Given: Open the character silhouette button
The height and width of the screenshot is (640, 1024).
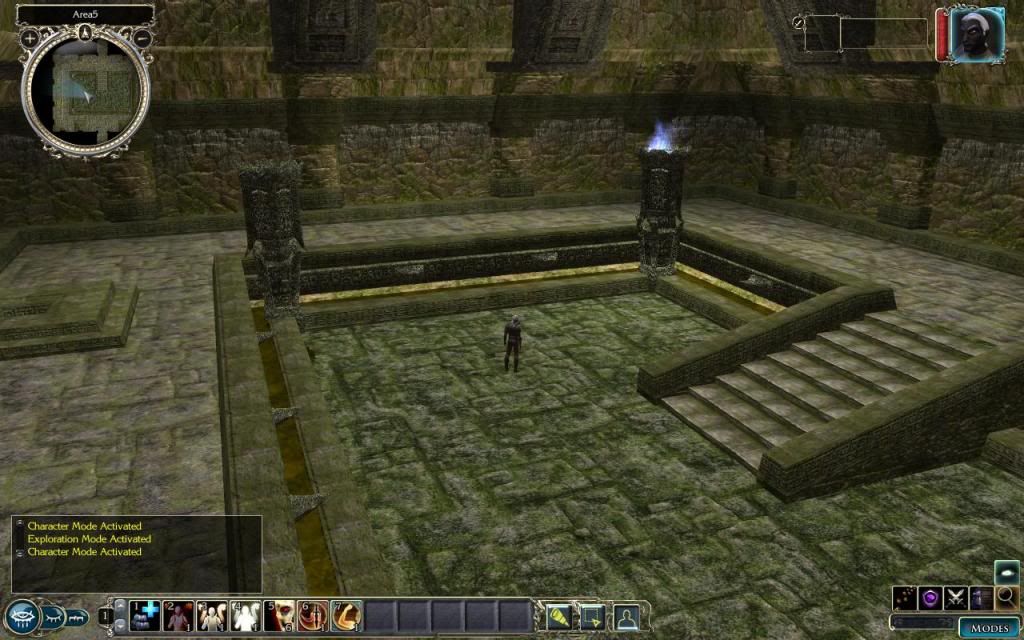Looking at the screenshot, I should point(626,616).
